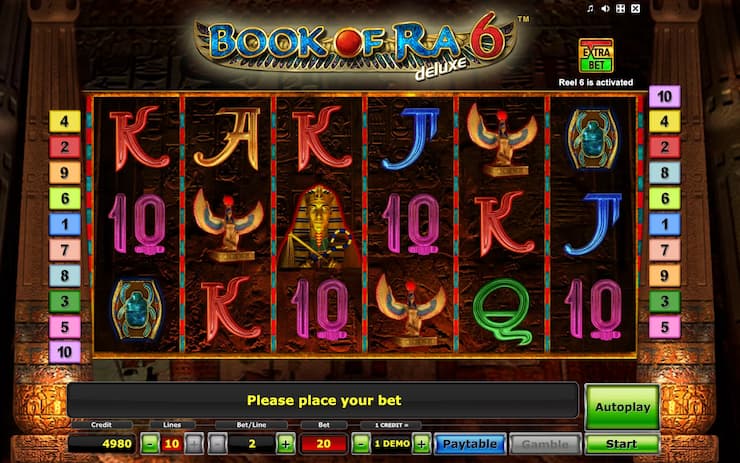
Task: Increase the credit denomination value
Action: pos(421,443)
